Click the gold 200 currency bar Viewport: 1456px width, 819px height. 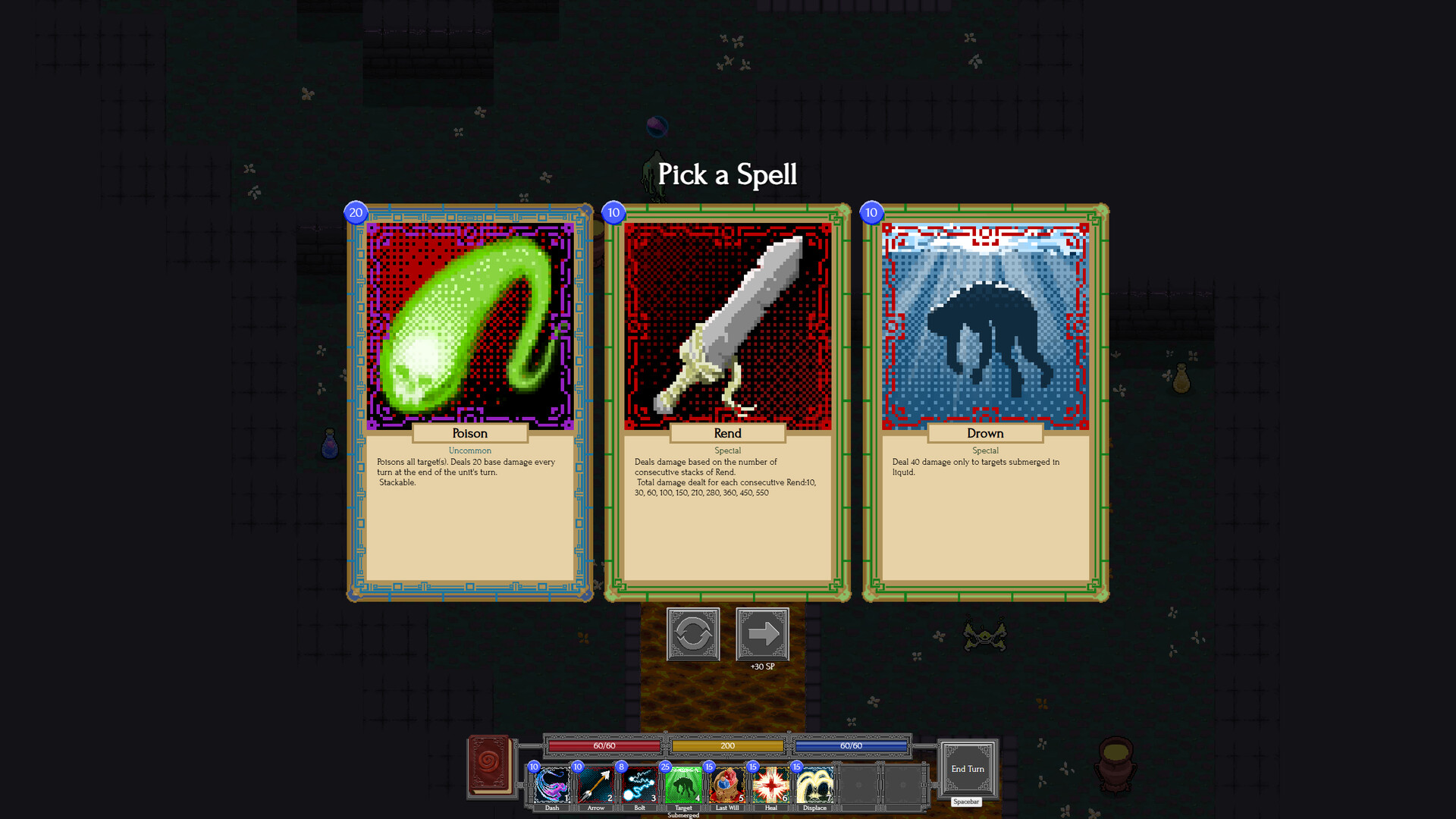pos(727,745)
